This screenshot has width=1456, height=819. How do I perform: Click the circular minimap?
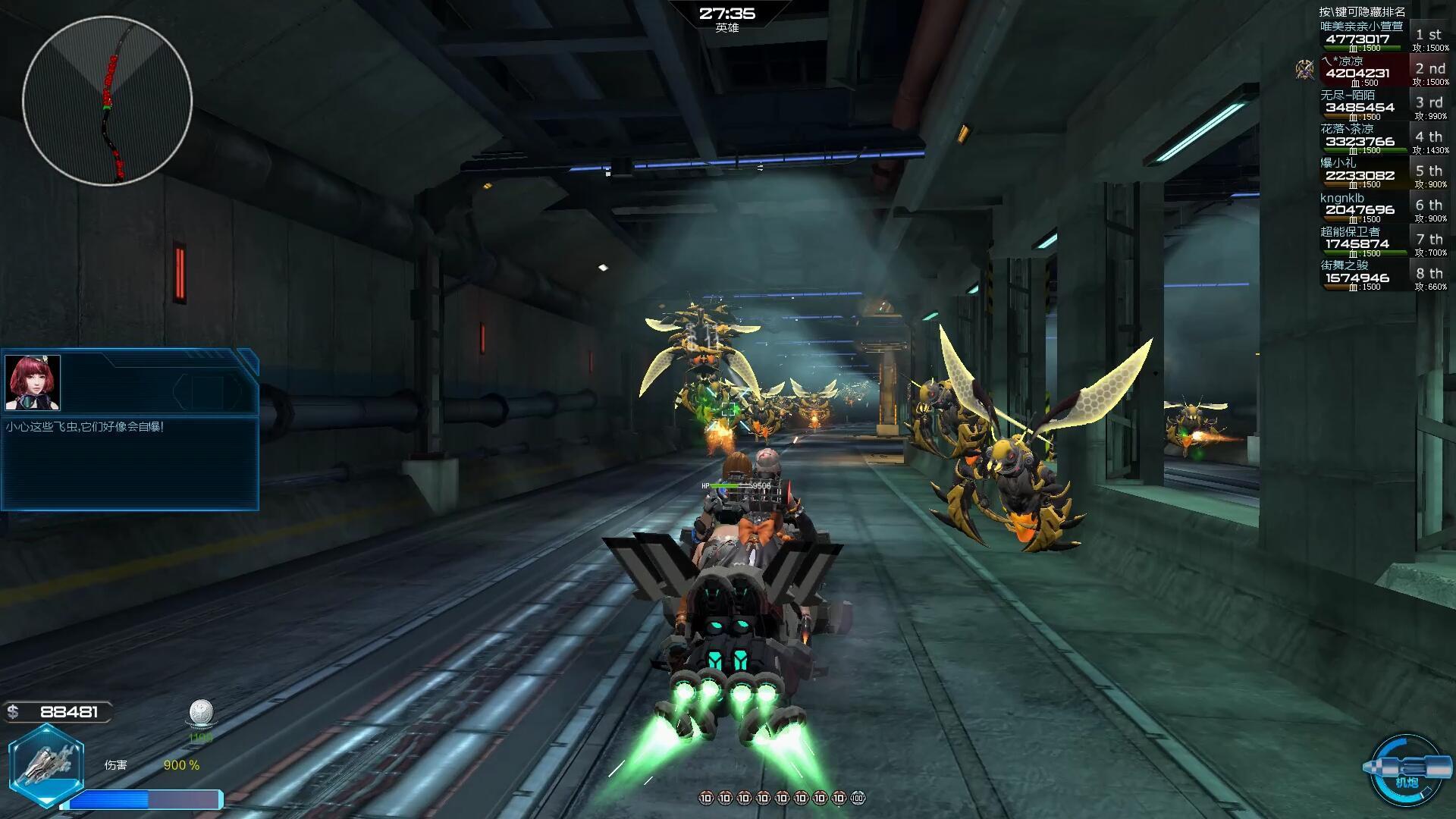(107, 100)
